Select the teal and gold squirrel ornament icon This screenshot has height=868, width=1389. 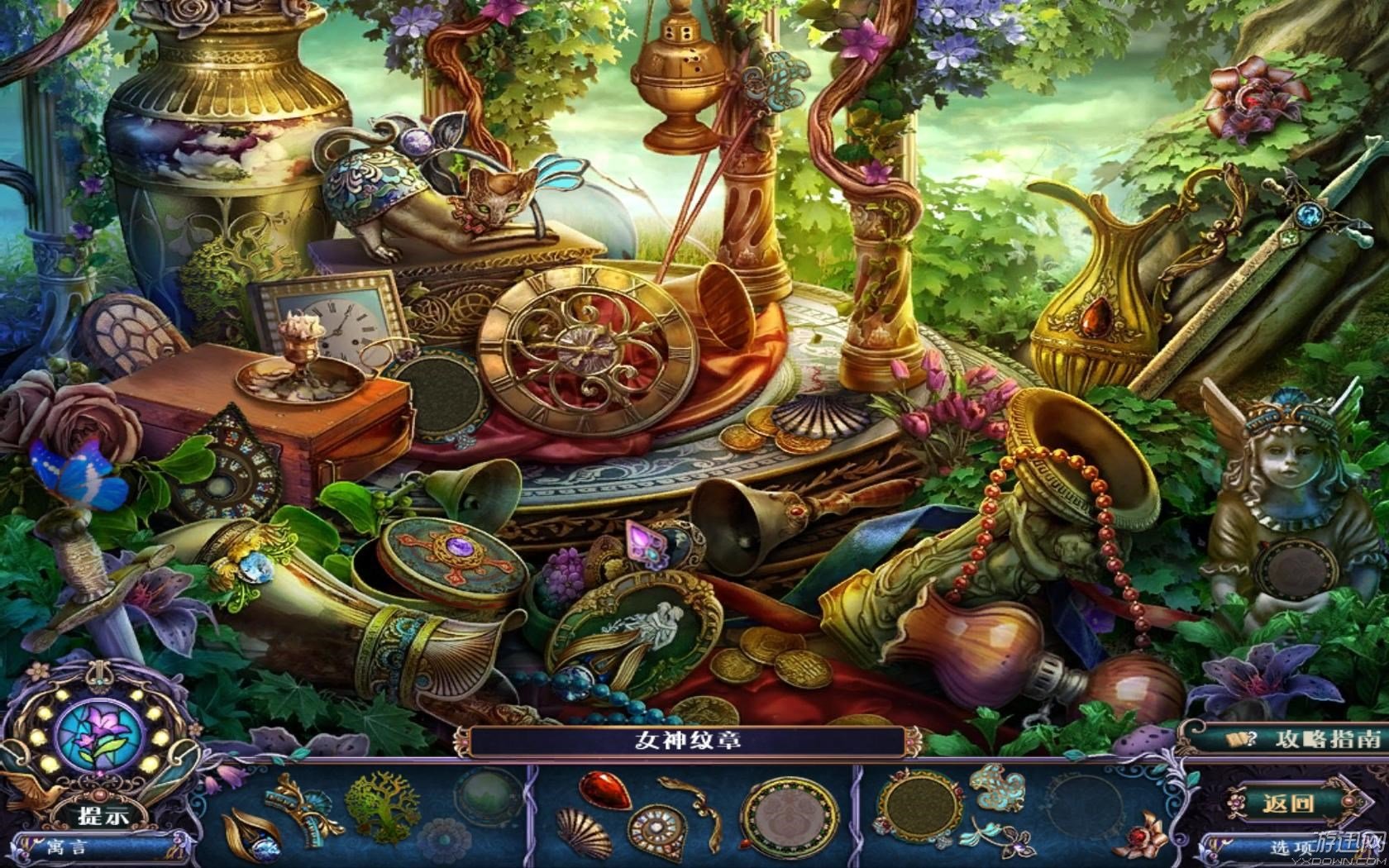click(995, 789)
